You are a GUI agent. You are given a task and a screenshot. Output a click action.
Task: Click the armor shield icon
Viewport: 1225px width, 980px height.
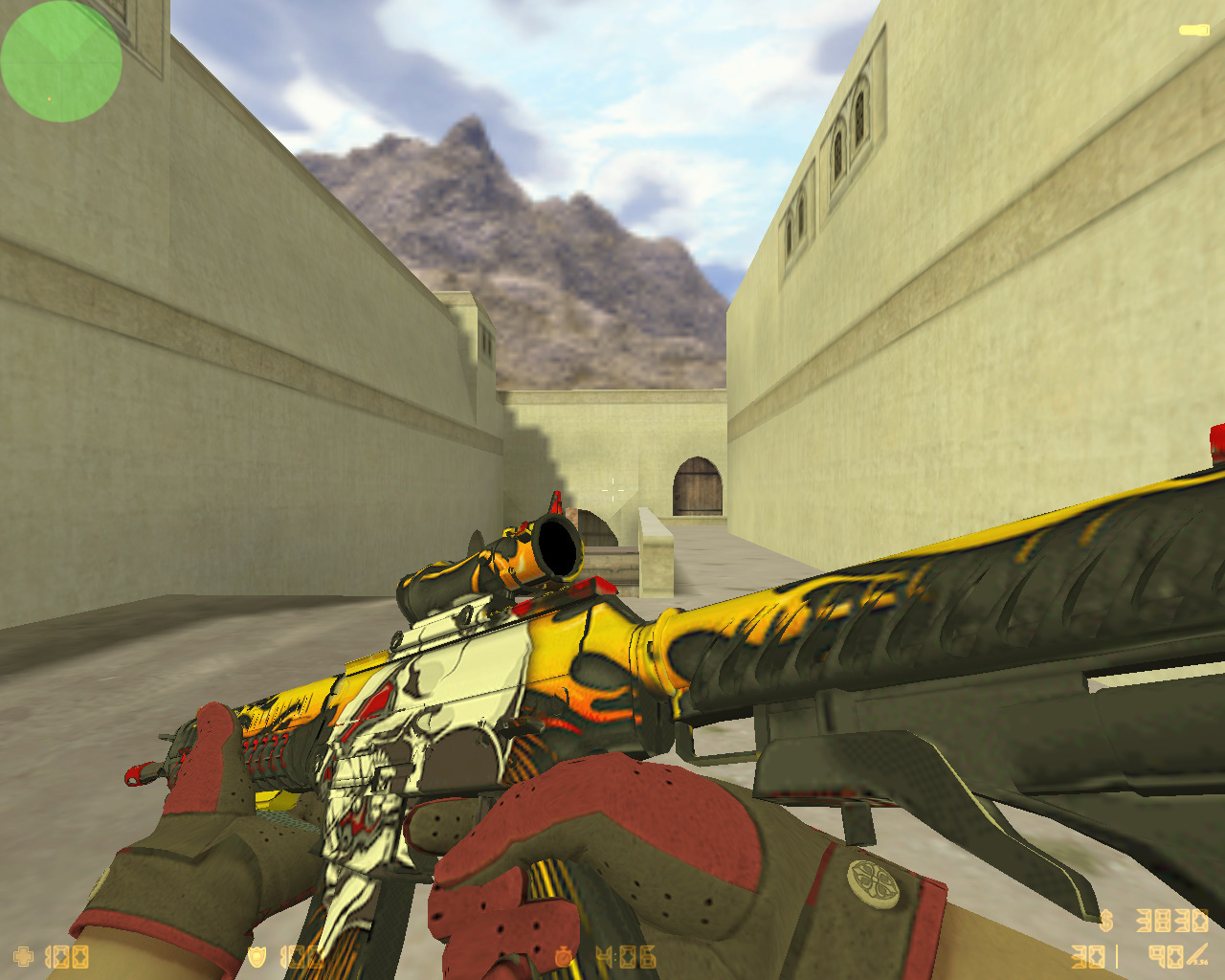[x=256, y=956]
